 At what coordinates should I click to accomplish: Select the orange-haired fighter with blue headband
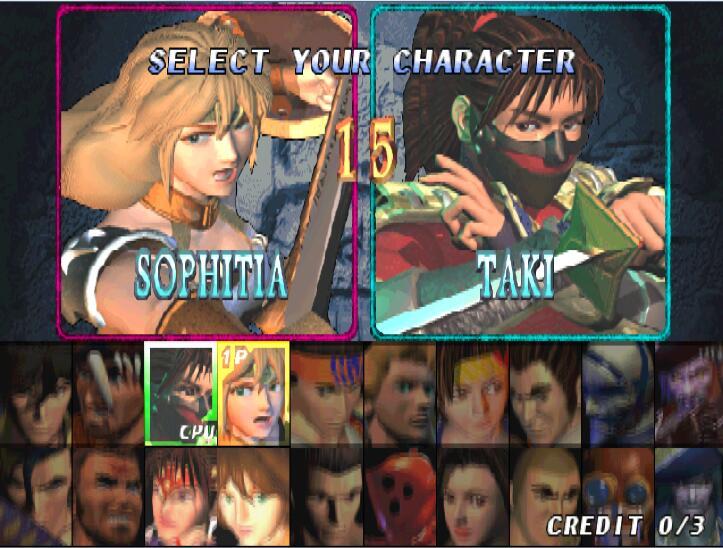[x=326, y=394]
